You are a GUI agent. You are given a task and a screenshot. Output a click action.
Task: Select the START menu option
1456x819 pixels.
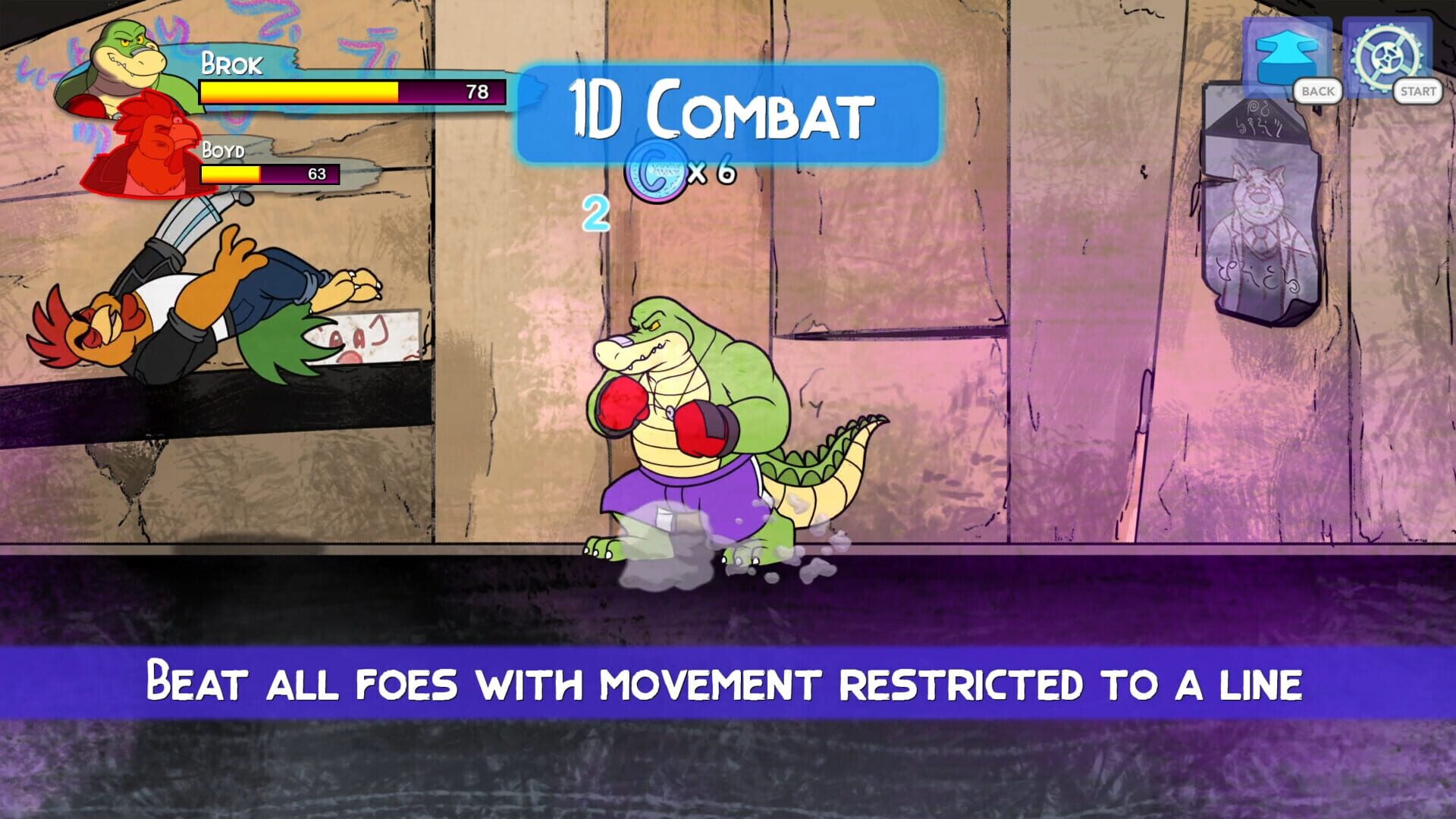(x=1417, y=92)
